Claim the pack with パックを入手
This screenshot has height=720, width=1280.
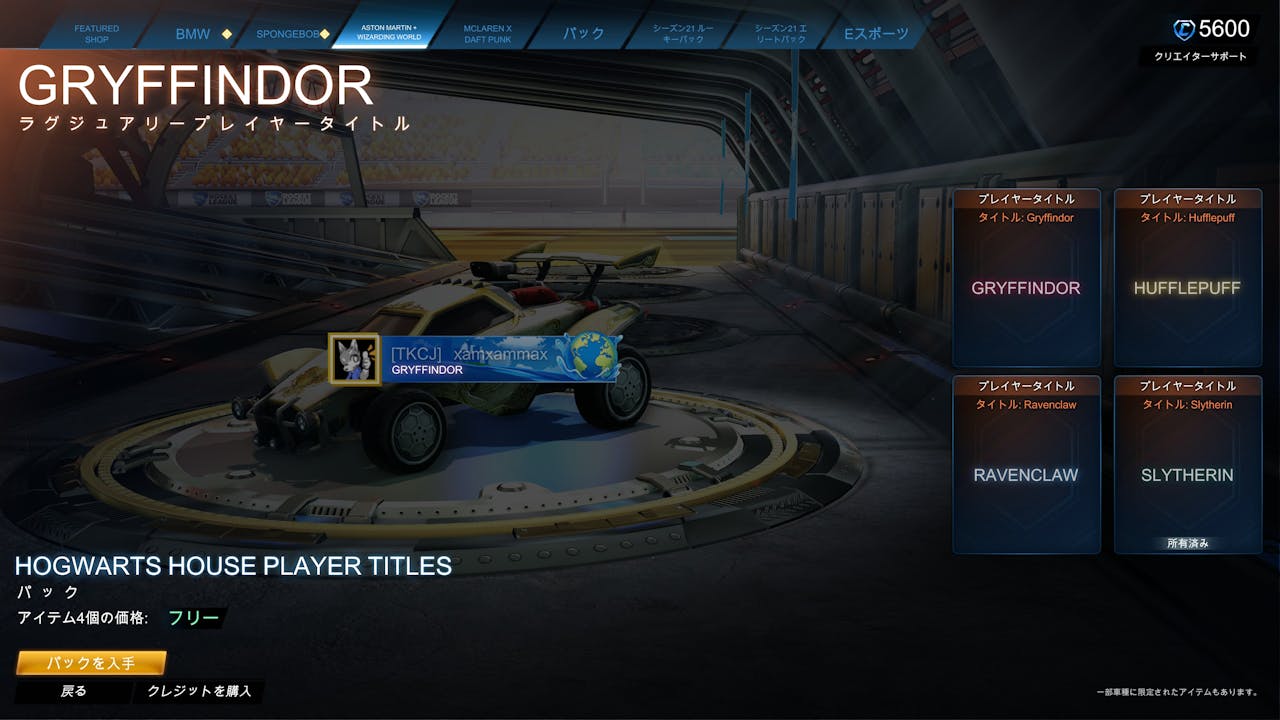[x=91, y=663]
